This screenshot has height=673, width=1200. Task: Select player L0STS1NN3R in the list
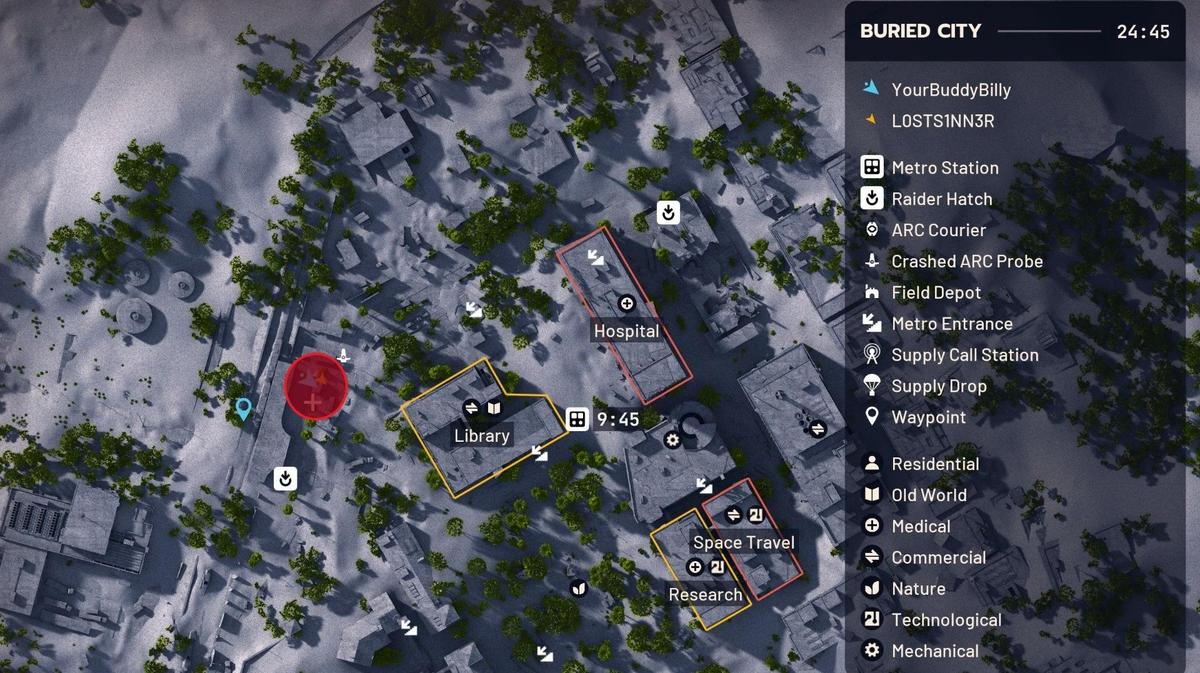[x=942, y=121]
